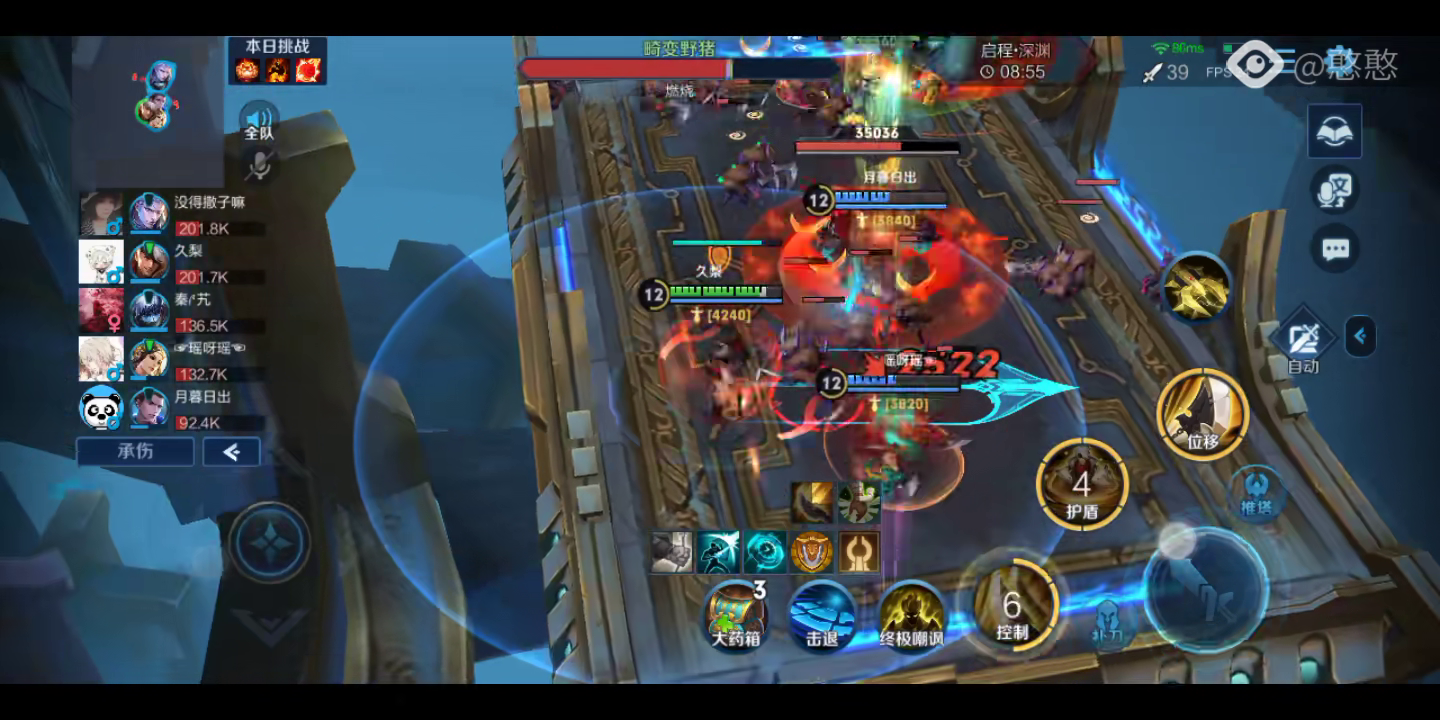Switch the 承伤 damage-taken stat button
The image size is (1440, 720).
136,452
